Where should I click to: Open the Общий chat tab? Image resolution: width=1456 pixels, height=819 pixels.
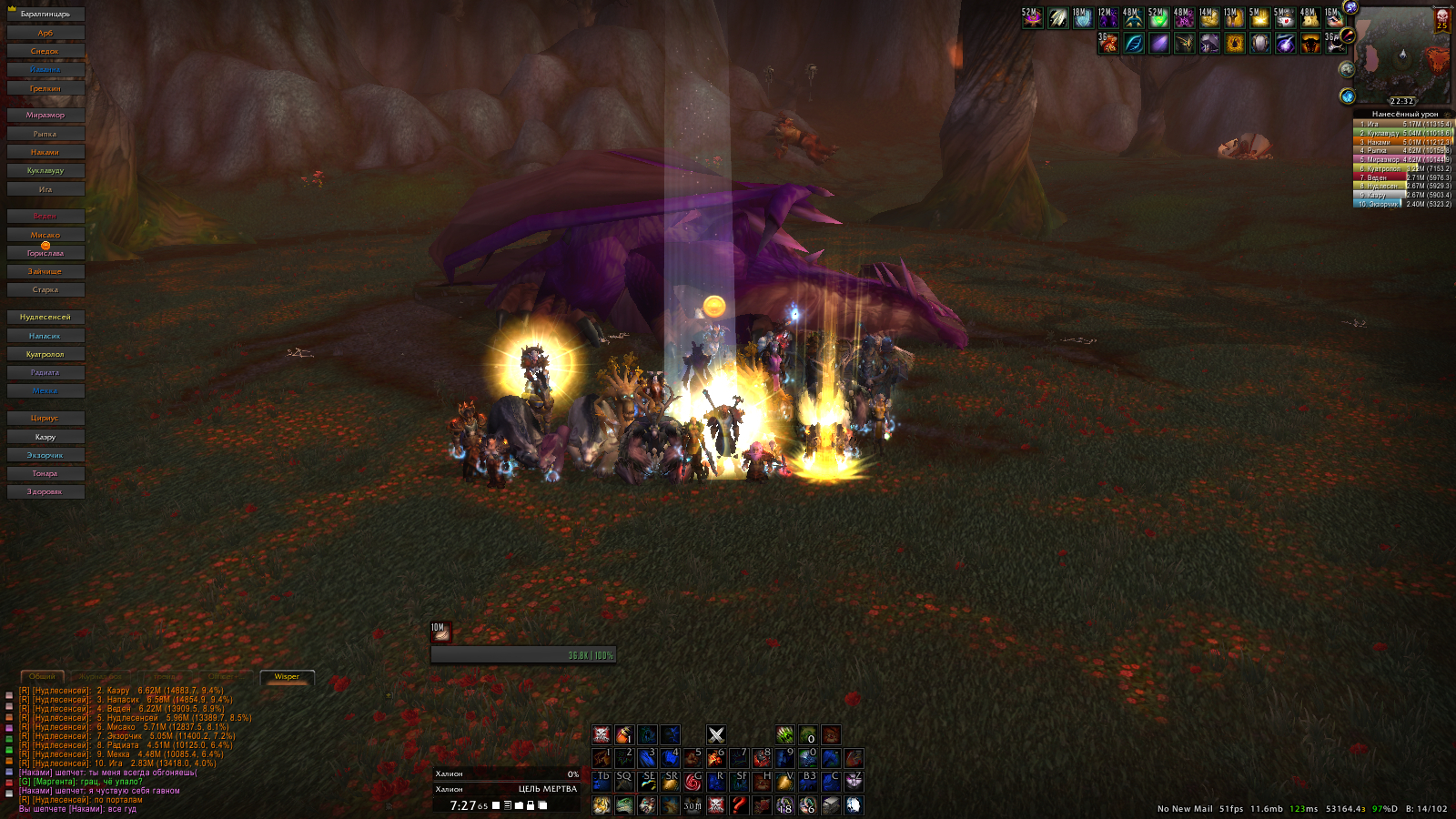coord(42,677)
